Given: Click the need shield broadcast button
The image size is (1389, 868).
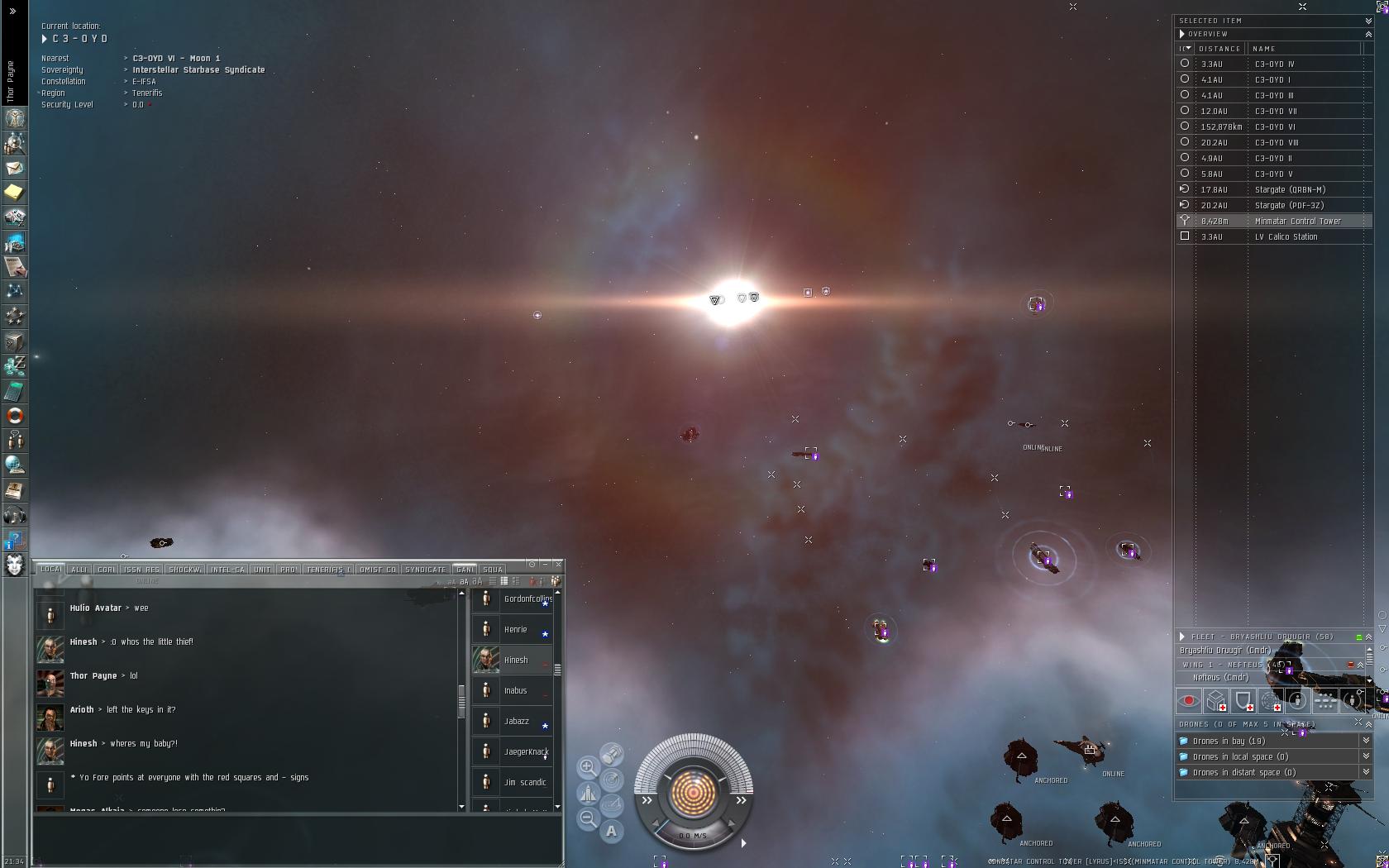Looking at the screenshot, I should [x=1243, y=701].
